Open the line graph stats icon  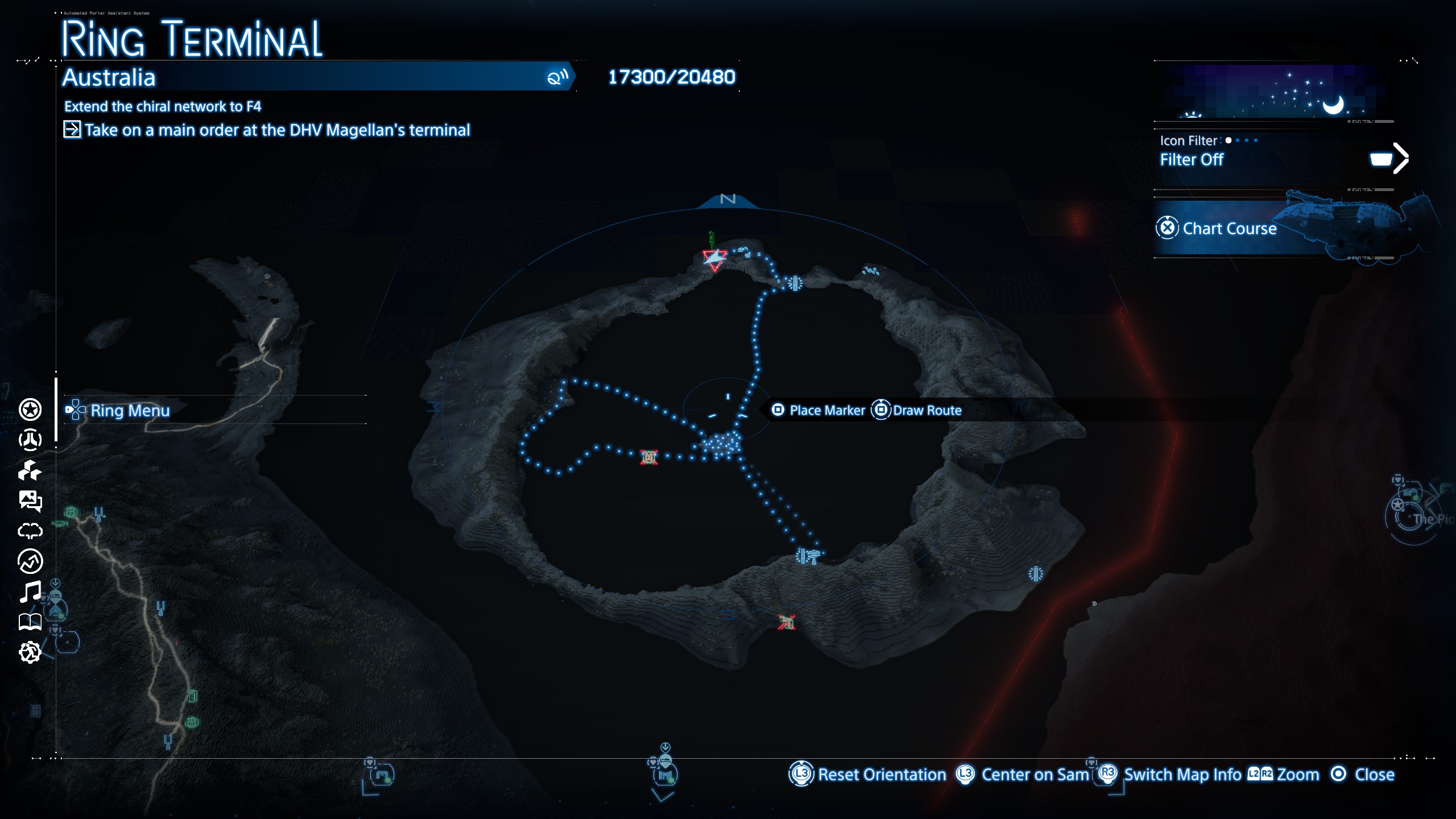click(30, 561)
